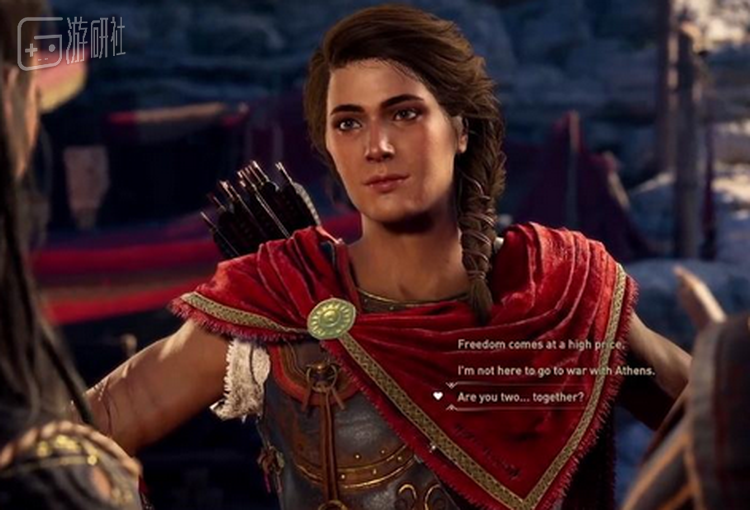Select "I'm not here to go to war with Athens."

click(556, 370)
